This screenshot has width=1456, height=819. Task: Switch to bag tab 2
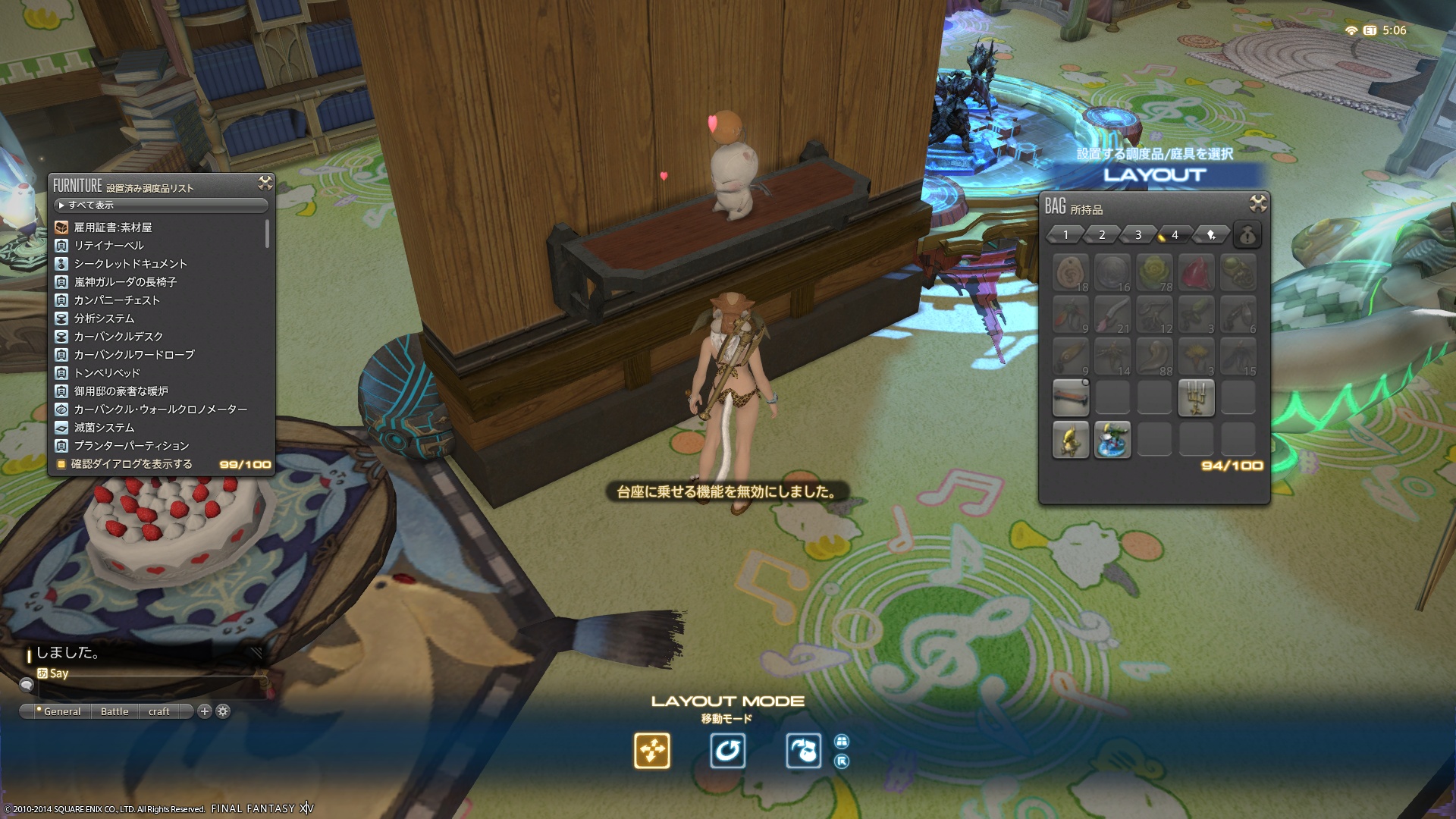click(1102, 235)
